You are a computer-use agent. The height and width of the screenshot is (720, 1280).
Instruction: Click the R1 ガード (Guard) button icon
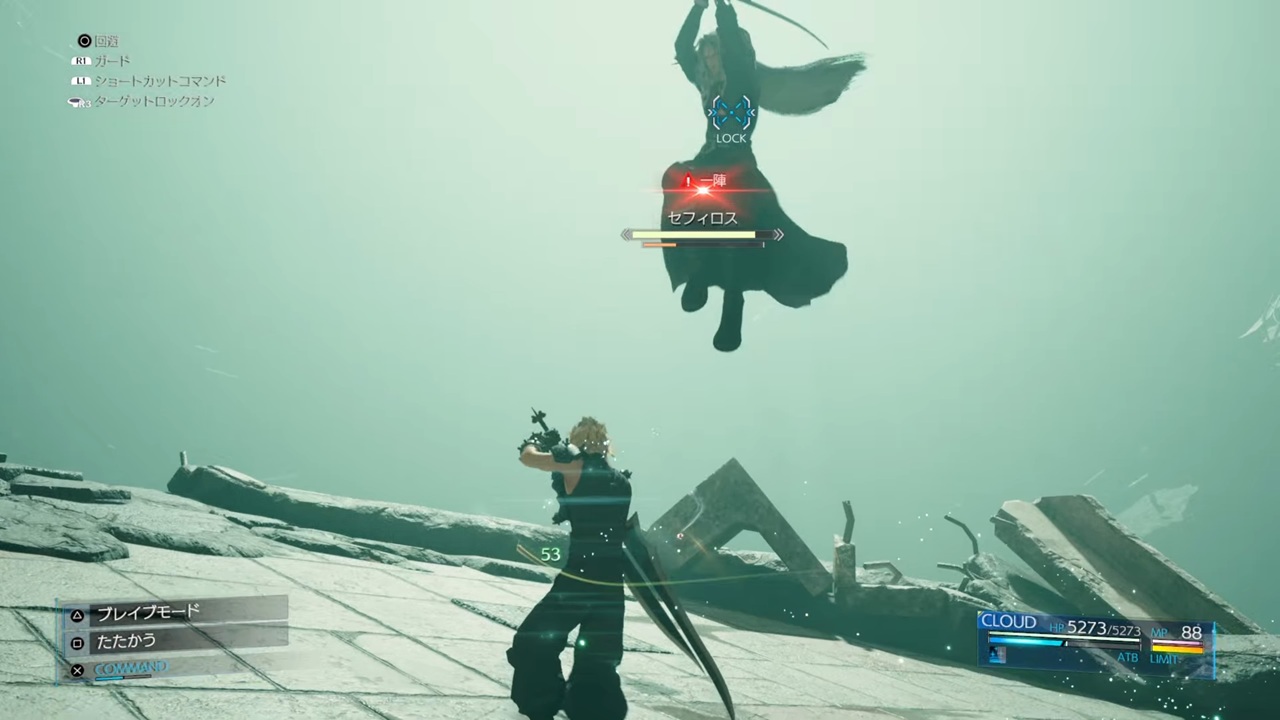pyautogui.click(x=81, y=60)
